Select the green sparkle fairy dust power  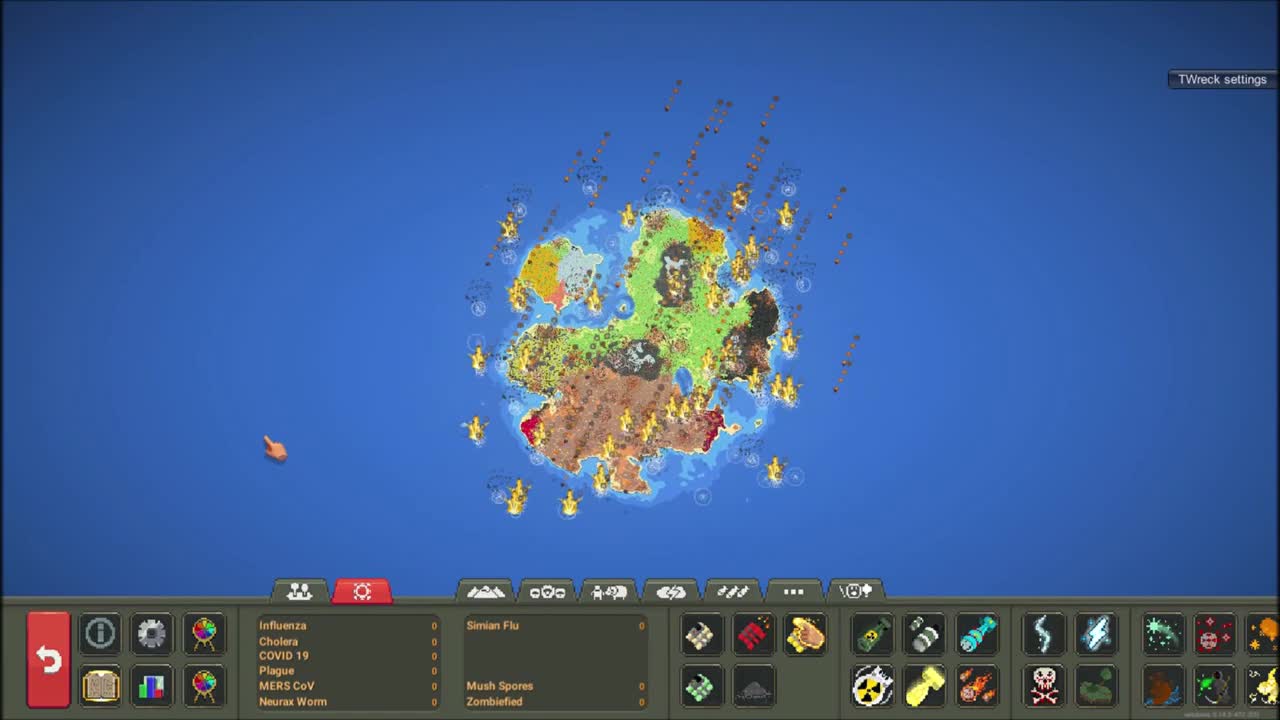coord(1162,633)
